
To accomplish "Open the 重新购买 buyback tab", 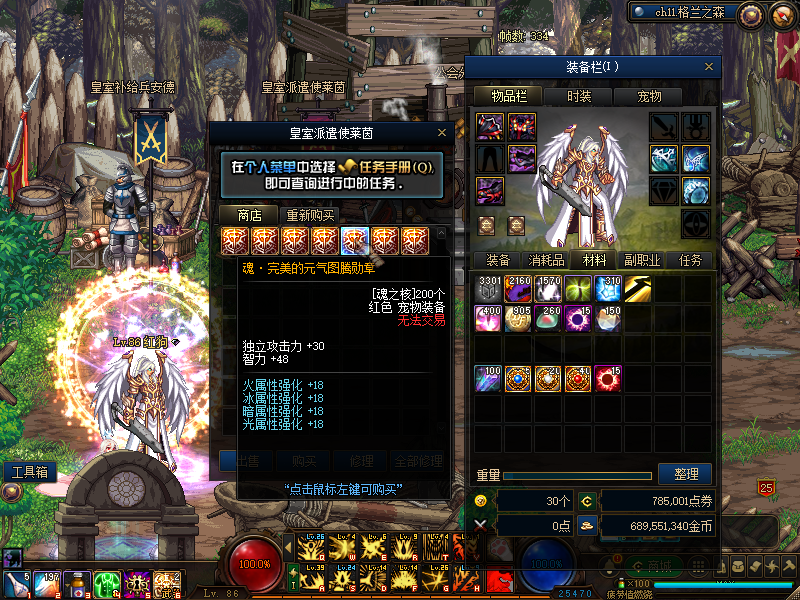I will point(310,215).
